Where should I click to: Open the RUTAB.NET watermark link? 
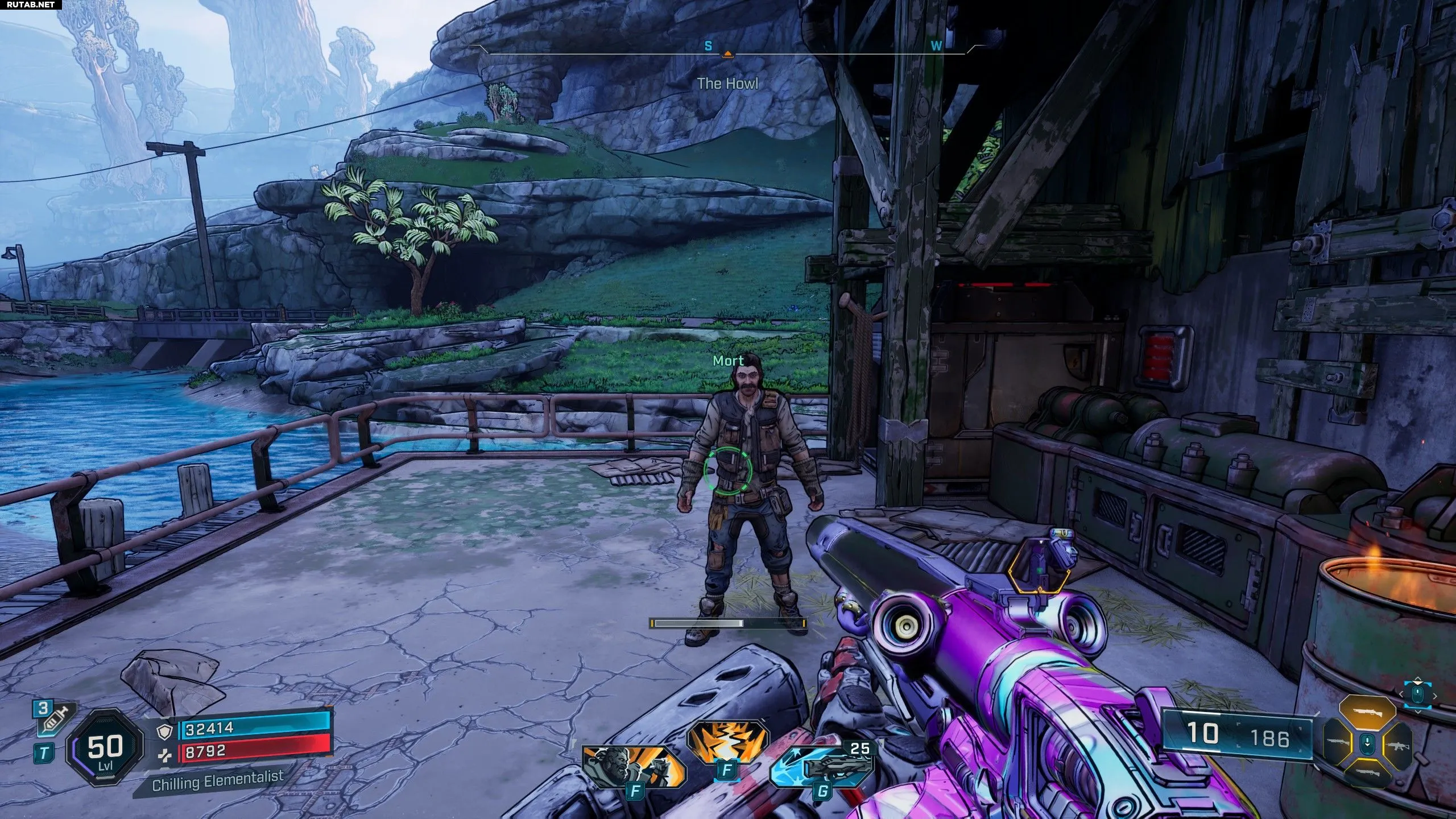[x=31, y=5]
